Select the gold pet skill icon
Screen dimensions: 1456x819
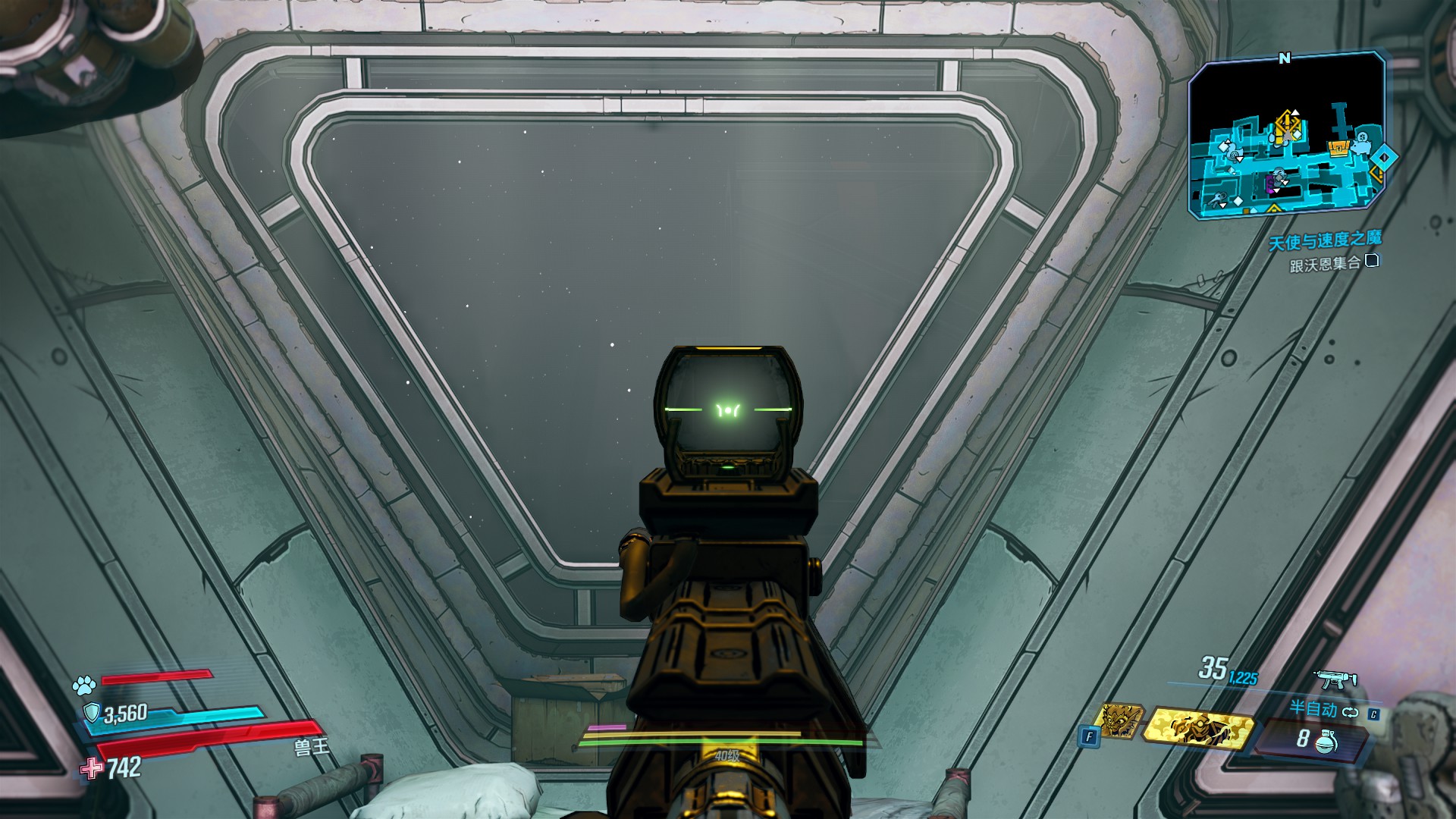pyautogui.click(x=1119, y=720)
